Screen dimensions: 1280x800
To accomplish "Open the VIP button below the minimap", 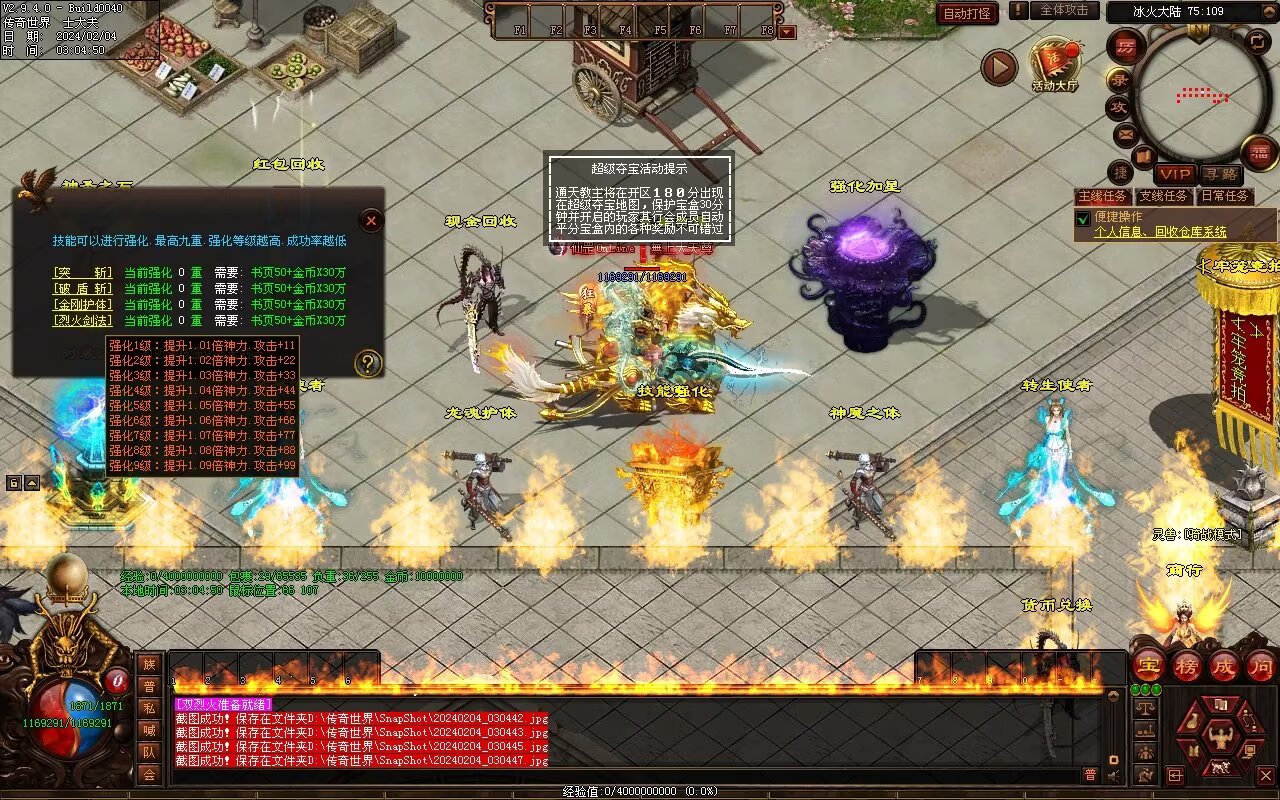I will (x=1175, y=174).
